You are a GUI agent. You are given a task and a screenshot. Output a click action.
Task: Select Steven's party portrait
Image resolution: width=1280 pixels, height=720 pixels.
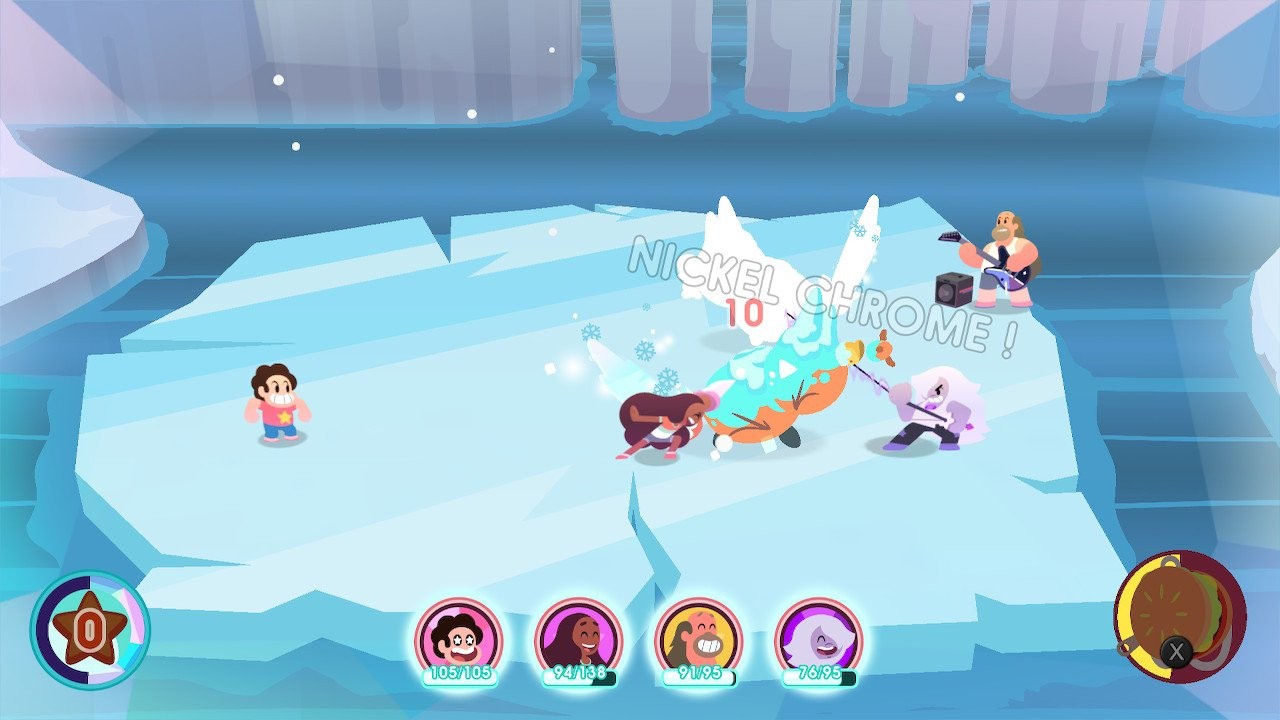pyautogui.click(x=458, y=638)
